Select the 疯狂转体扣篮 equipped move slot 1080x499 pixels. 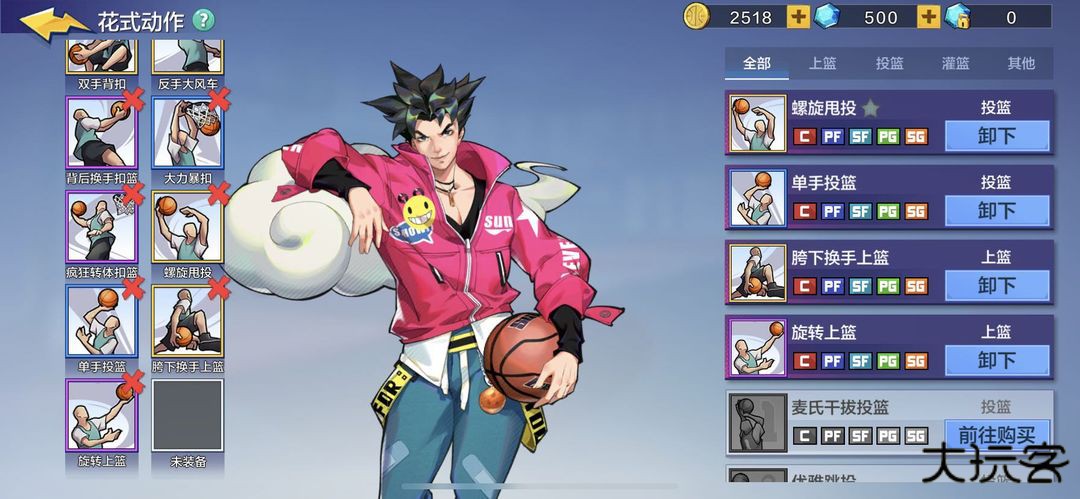(x=101, y=226)
